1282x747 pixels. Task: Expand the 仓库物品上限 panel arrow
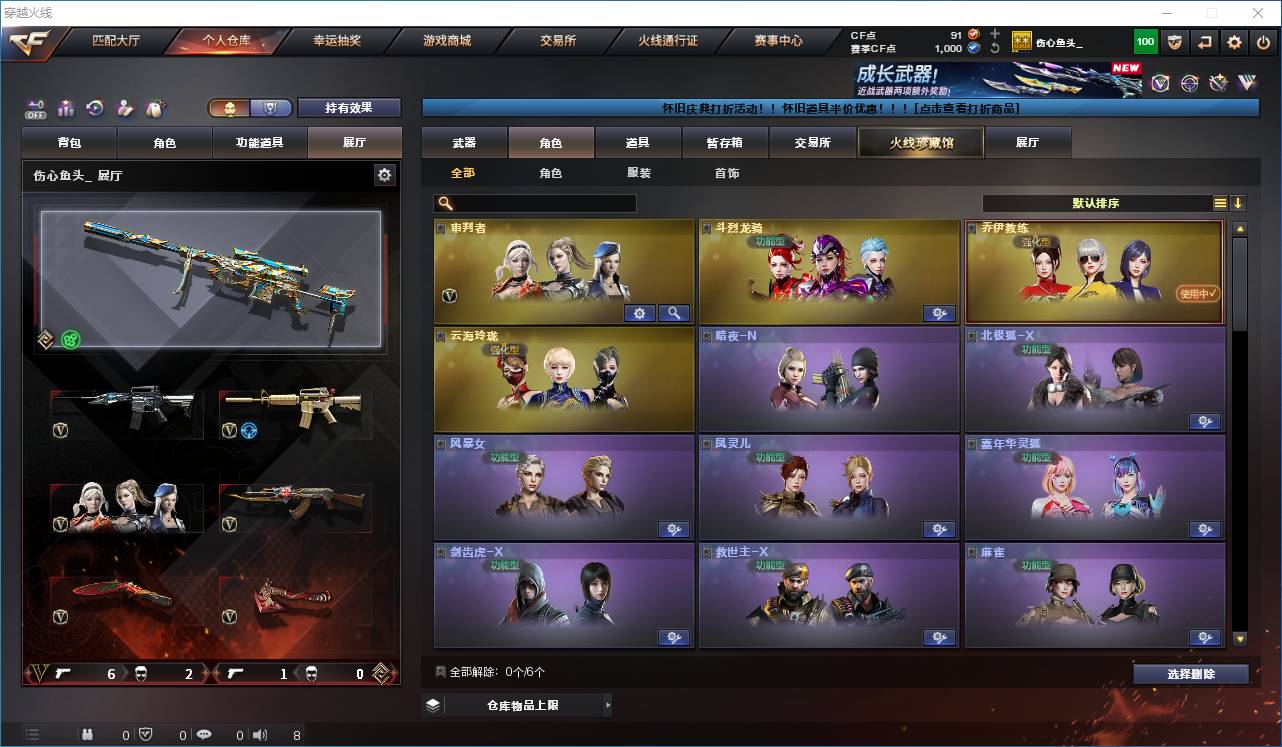tap(608, 704)
